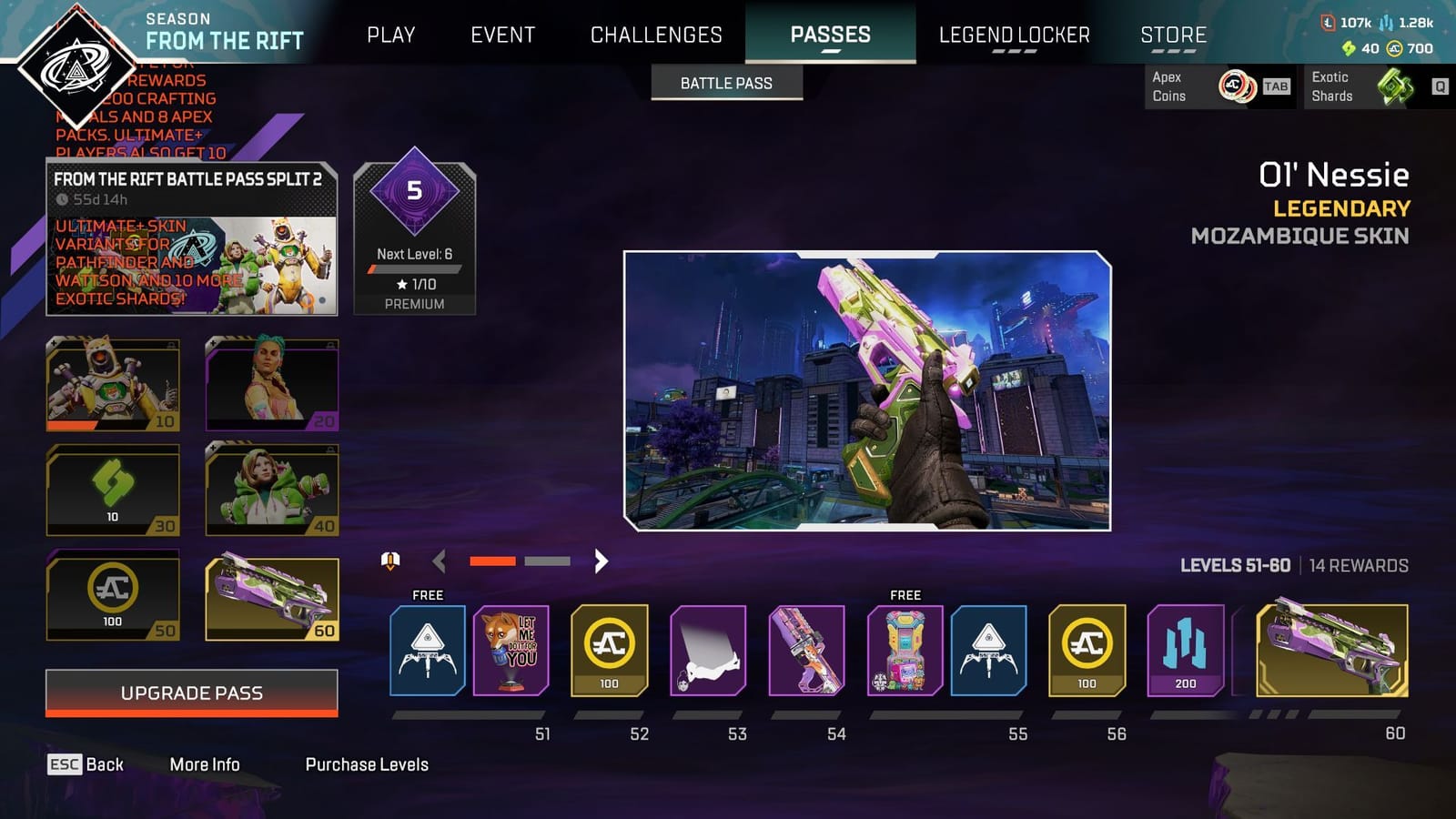Image resolution: width=1456 pixels, height=819 pixels.
Task: Click the 1/10 star progress indicator
Action: click(415, 285)
